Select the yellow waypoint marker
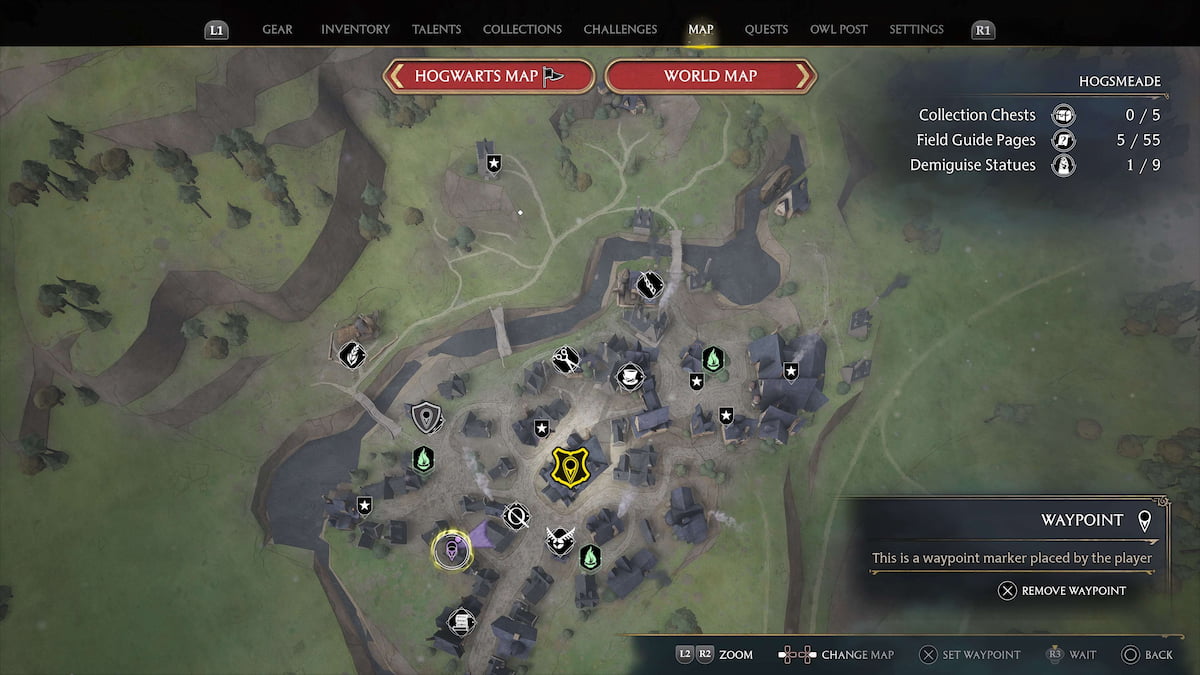Viewport: 1200px width, 675px height. [570, 467]
